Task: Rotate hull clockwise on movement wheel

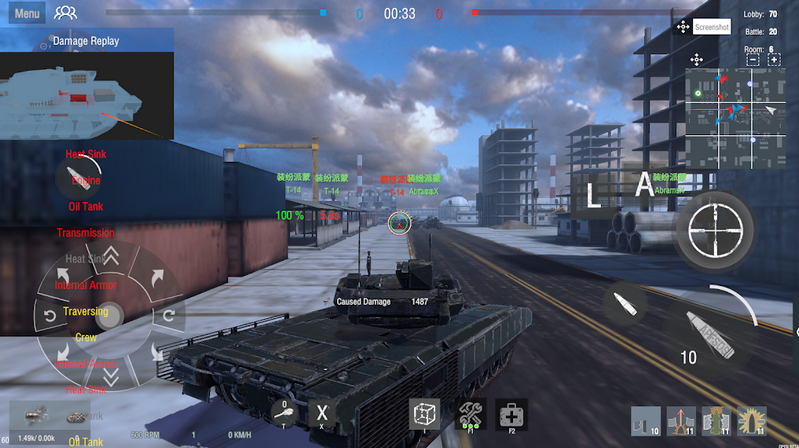Action: pos(168,316)
